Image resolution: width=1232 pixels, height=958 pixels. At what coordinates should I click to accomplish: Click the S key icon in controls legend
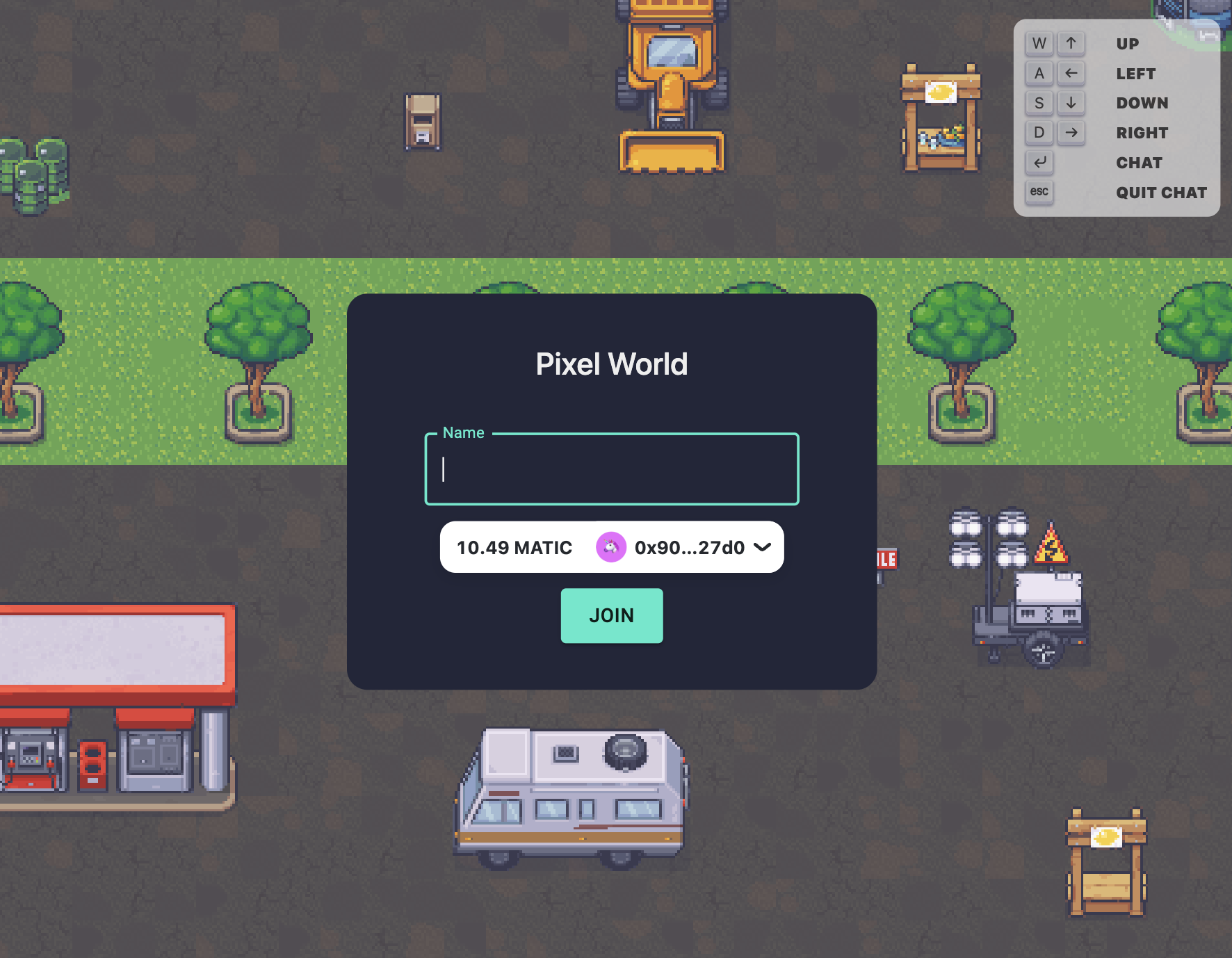pos(1039,103)
